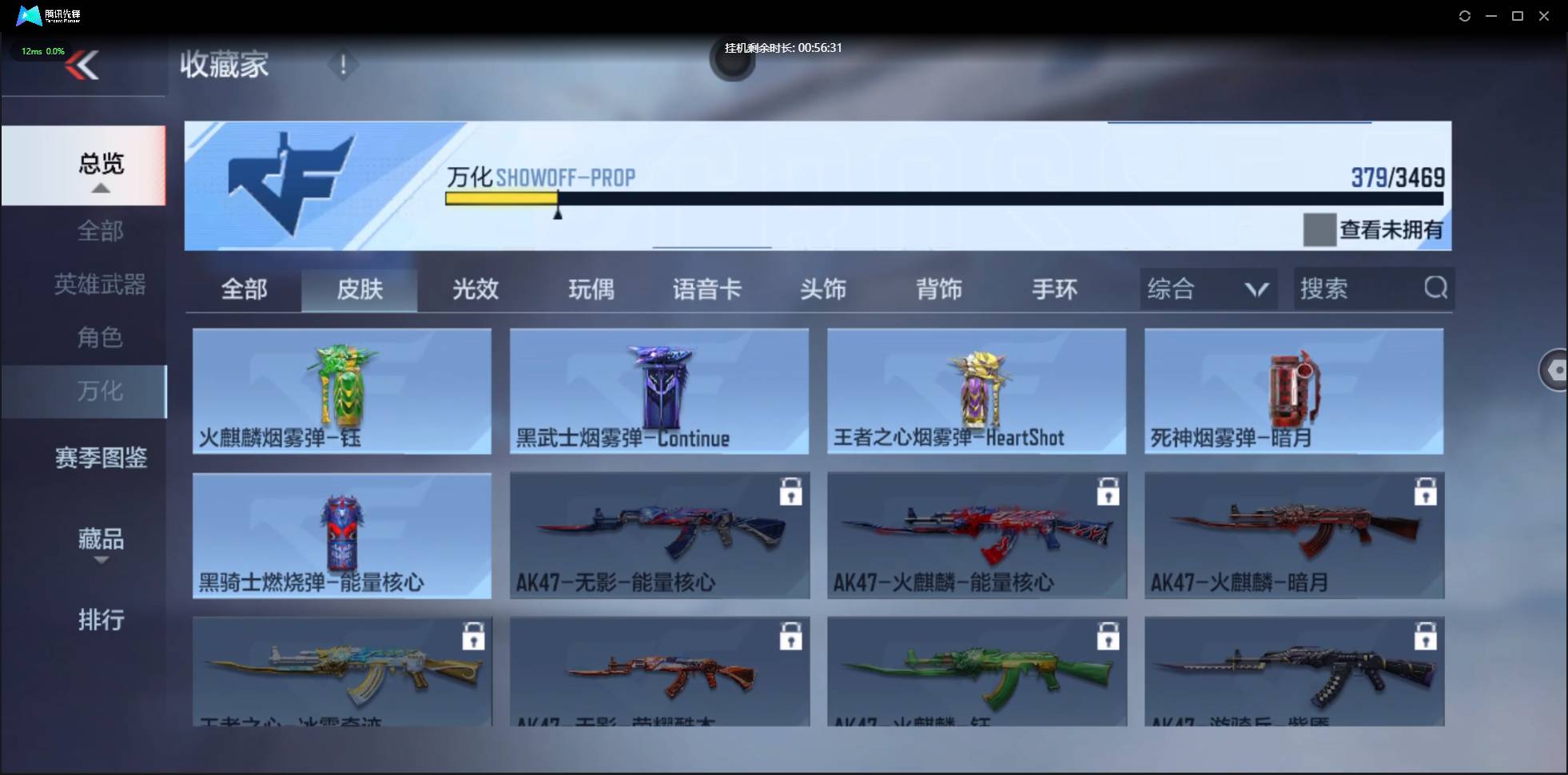Toggle the lock on AK47-火麒麟-暗月
The width and height of the screenshot is (1568, 775).
(x=1427, y=492)
